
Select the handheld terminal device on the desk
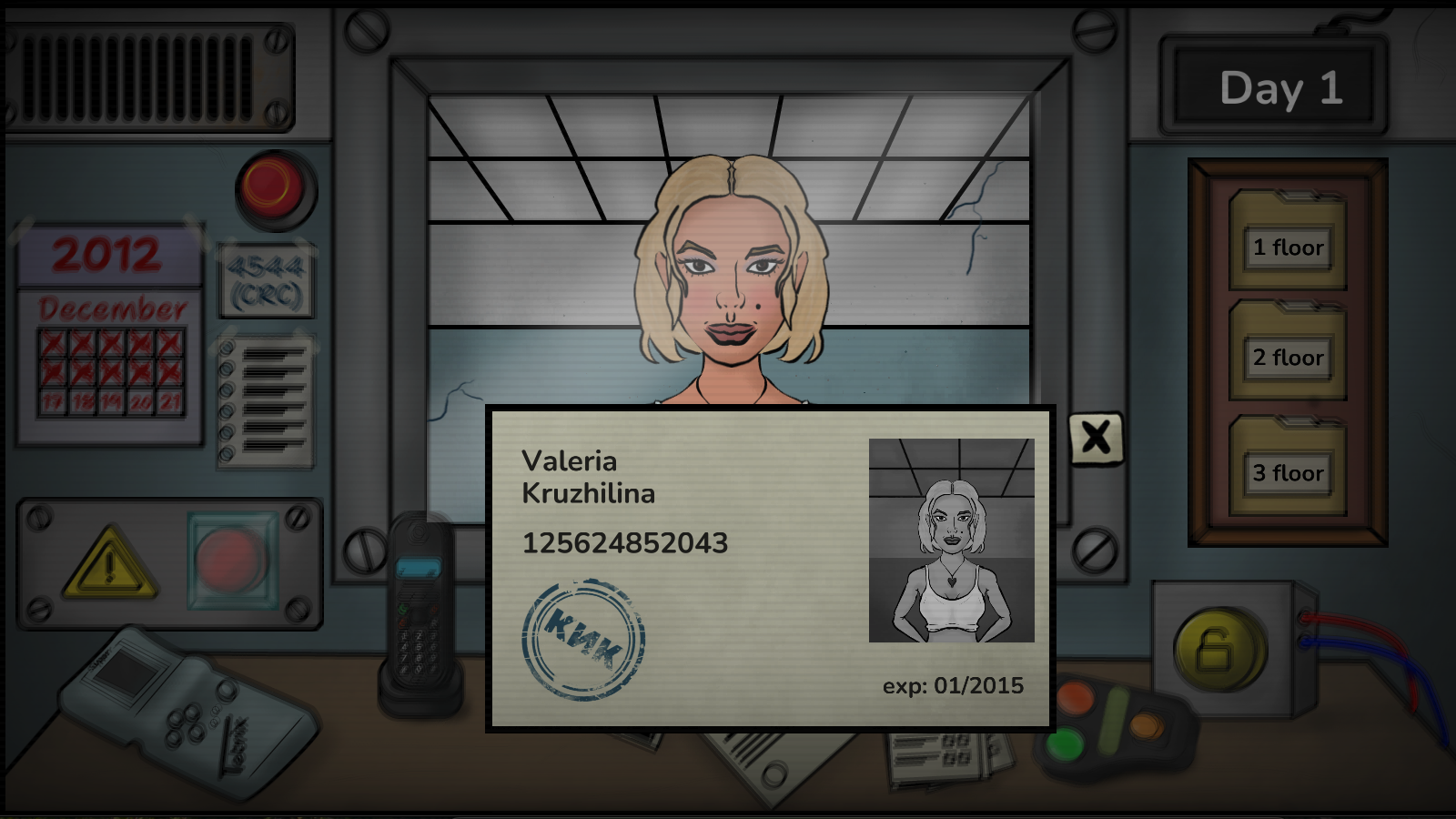pyautogui.click(x=182, y=719)
